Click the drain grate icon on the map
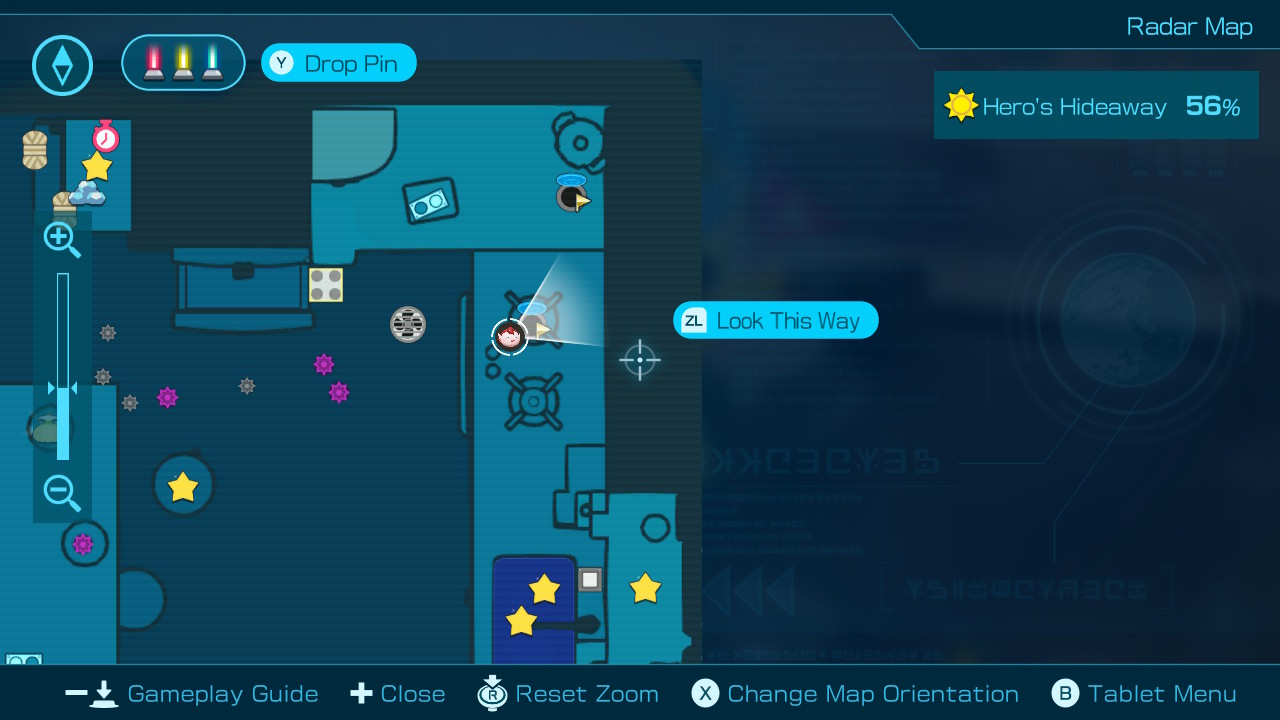Image resolution: width=1280 pixels, height=720 pixels. click(407, 324)
